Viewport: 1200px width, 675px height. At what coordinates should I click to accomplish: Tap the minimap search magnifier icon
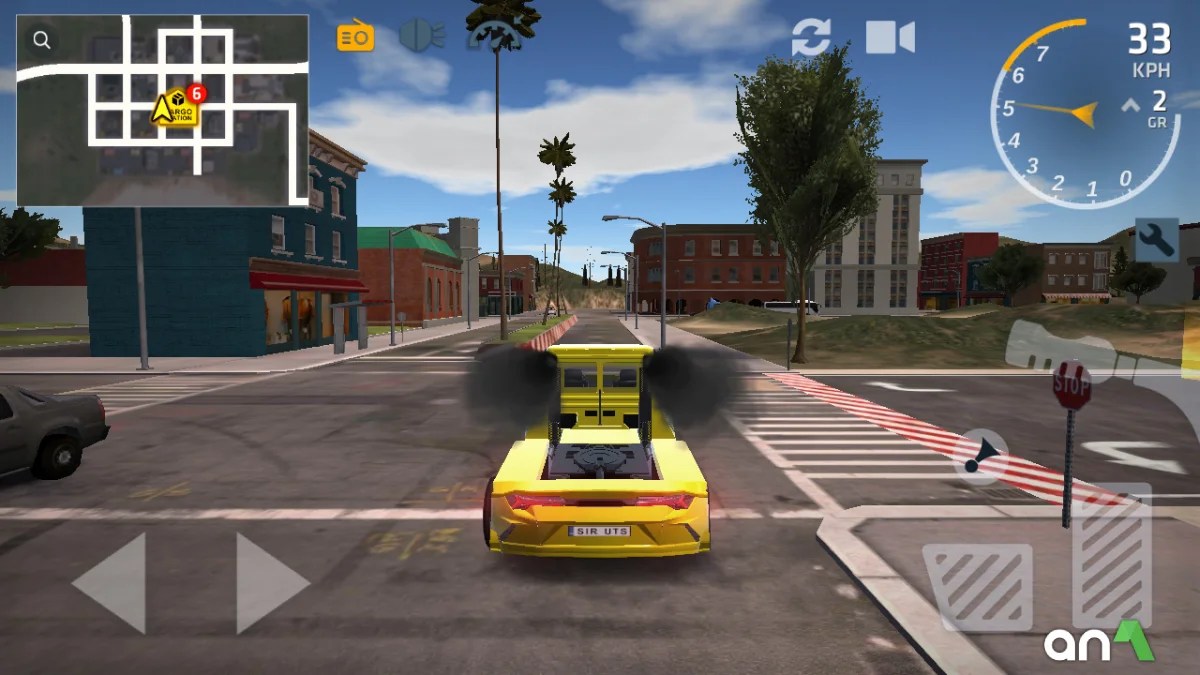(x=41, y=40)
